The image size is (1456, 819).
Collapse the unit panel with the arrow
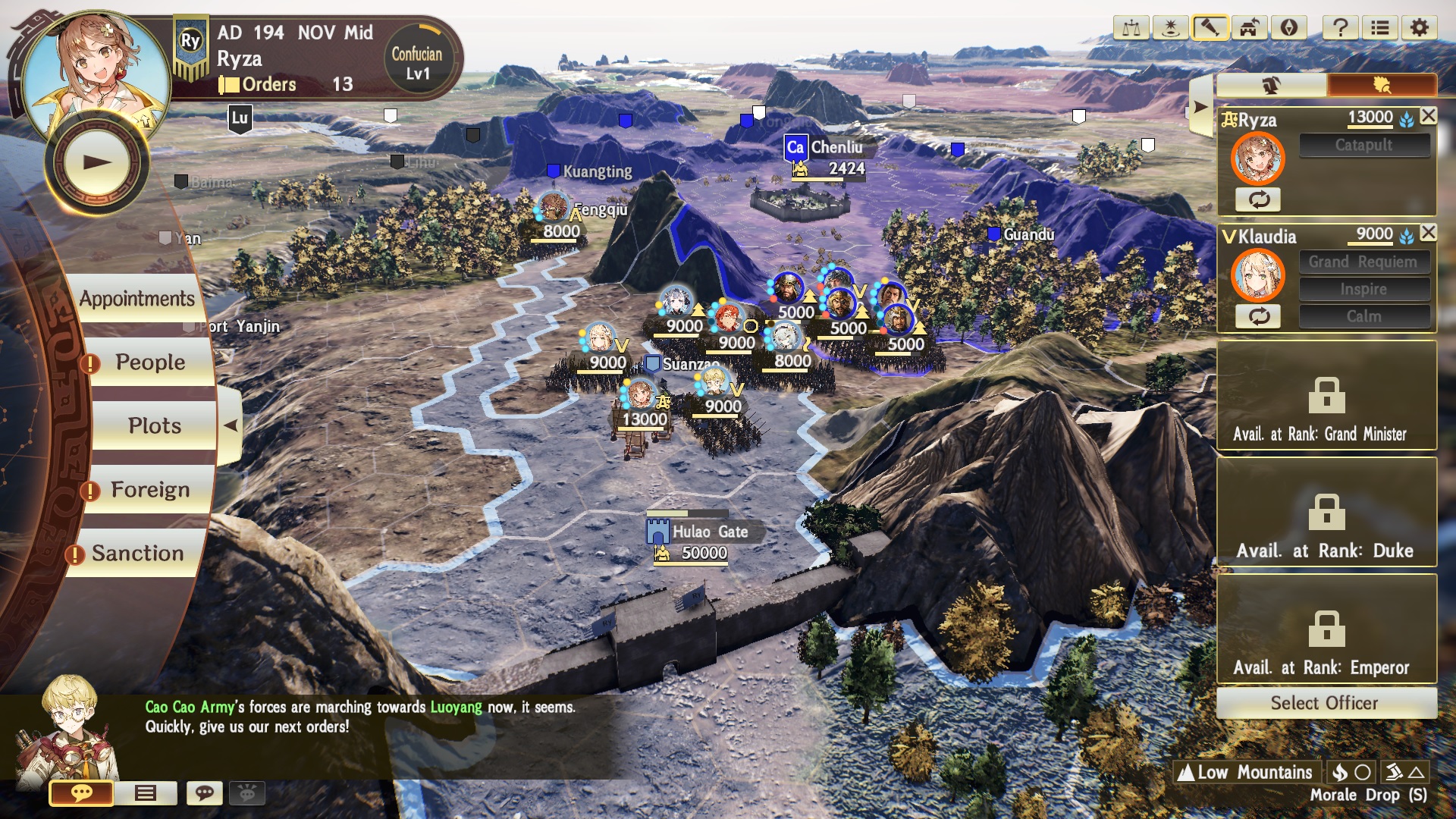[1200, 107]
